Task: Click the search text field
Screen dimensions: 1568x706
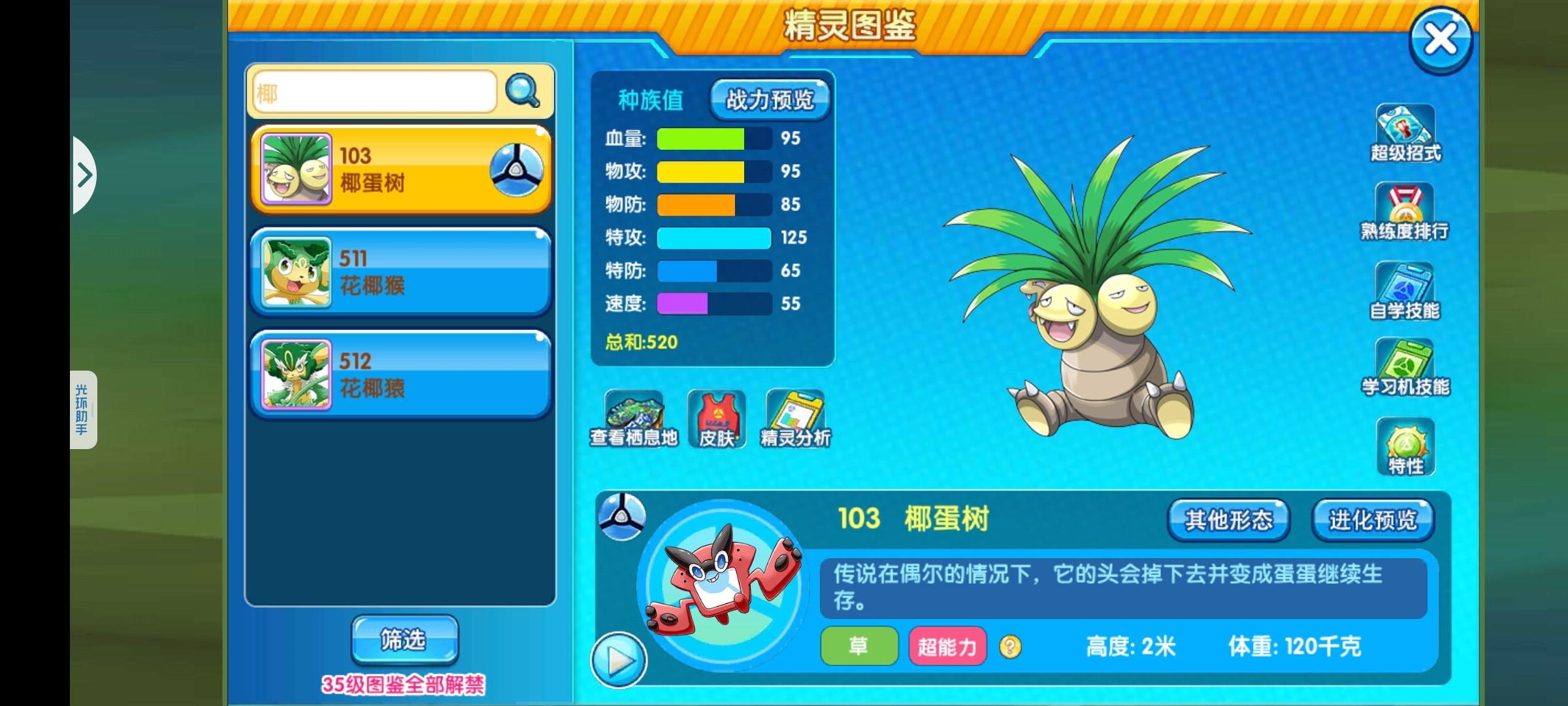Action: coord(374,93)
